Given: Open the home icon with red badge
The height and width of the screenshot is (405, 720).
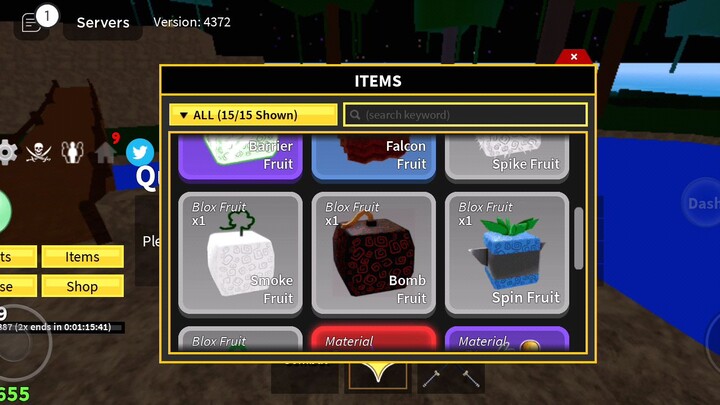Looking at the screenshot, I should 106,152.
